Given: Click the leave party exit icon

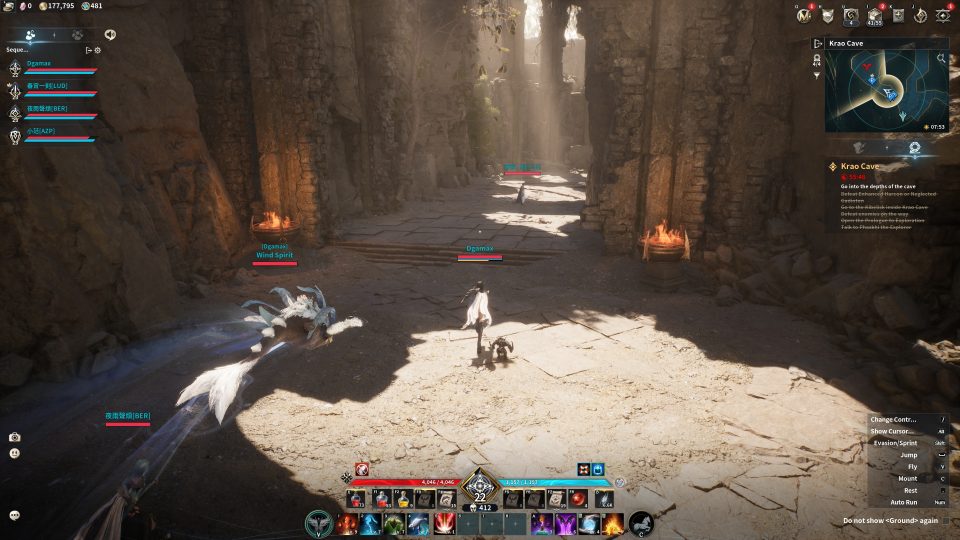Looking at the screenshot, I should click(x=88, y=49).
